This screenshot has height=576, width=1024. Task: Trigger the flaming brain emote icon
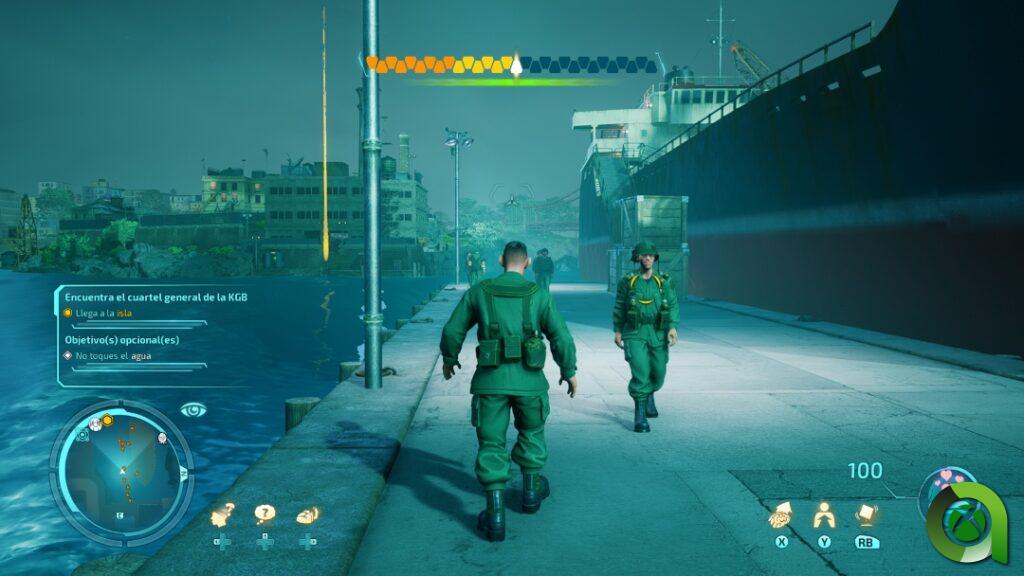pos(307,515)
